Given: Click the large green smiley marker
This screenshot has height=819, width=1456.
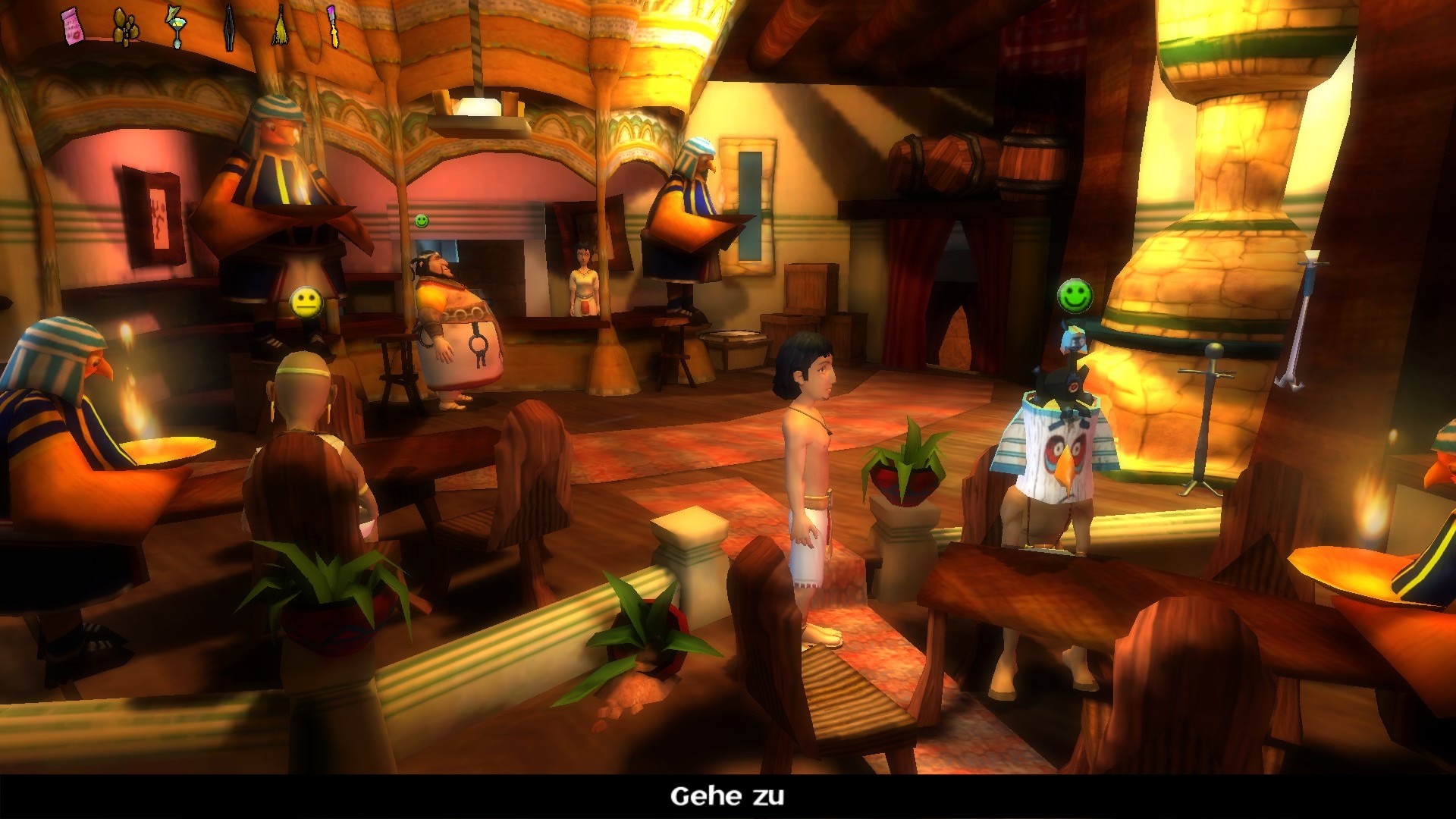Looking at the screenshot, I should point(1075,295).
